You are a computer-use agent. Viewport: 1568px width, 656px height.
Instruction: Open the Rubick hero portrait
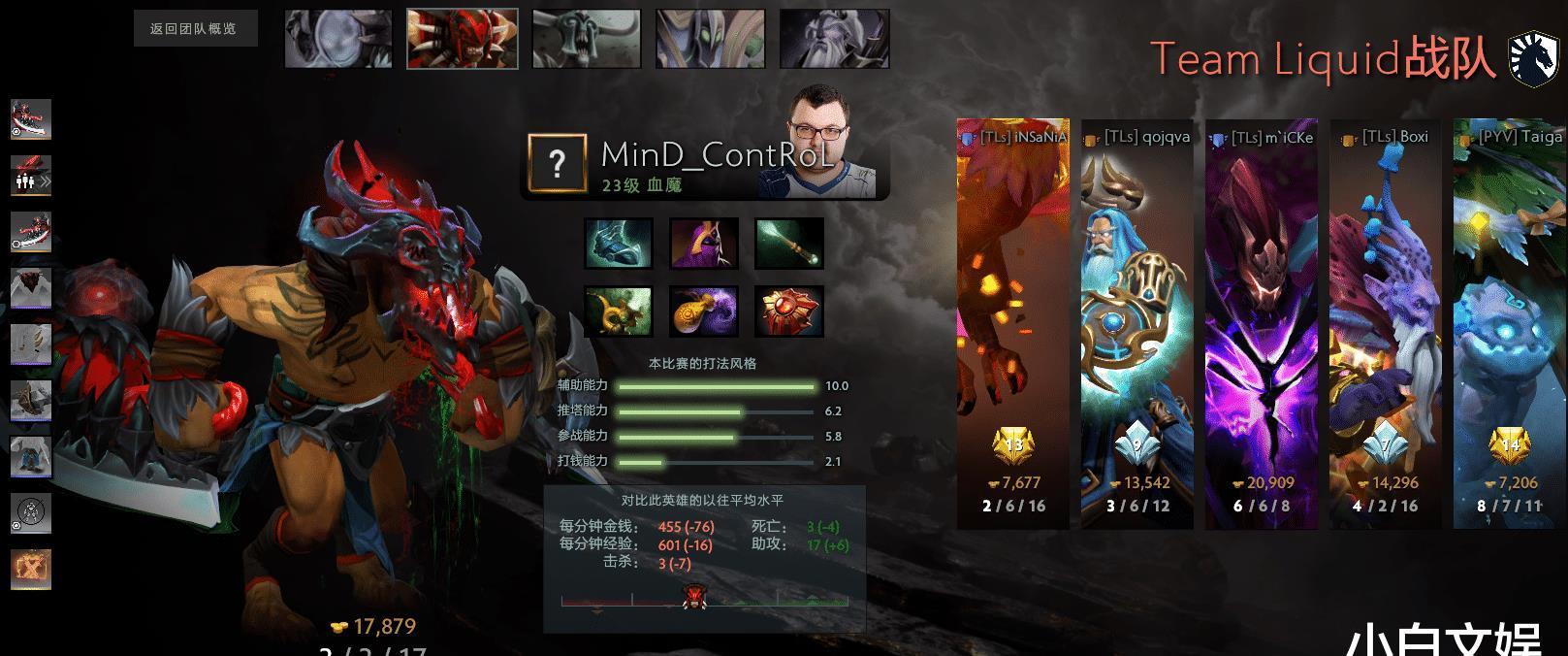[x=710, y=39]
